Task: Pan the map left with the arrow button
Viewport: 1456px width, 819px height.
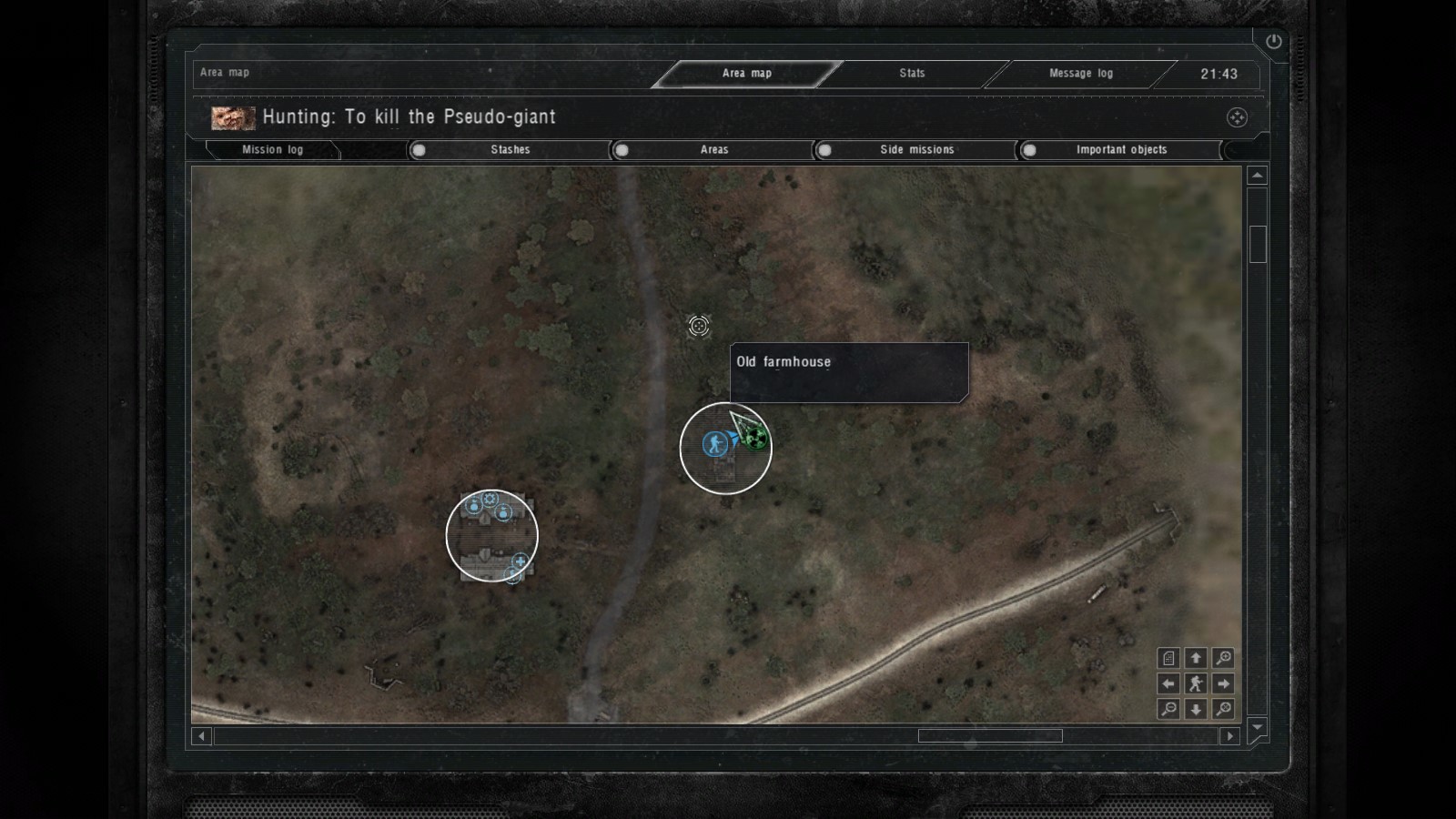Action: tap(1168, 683)
